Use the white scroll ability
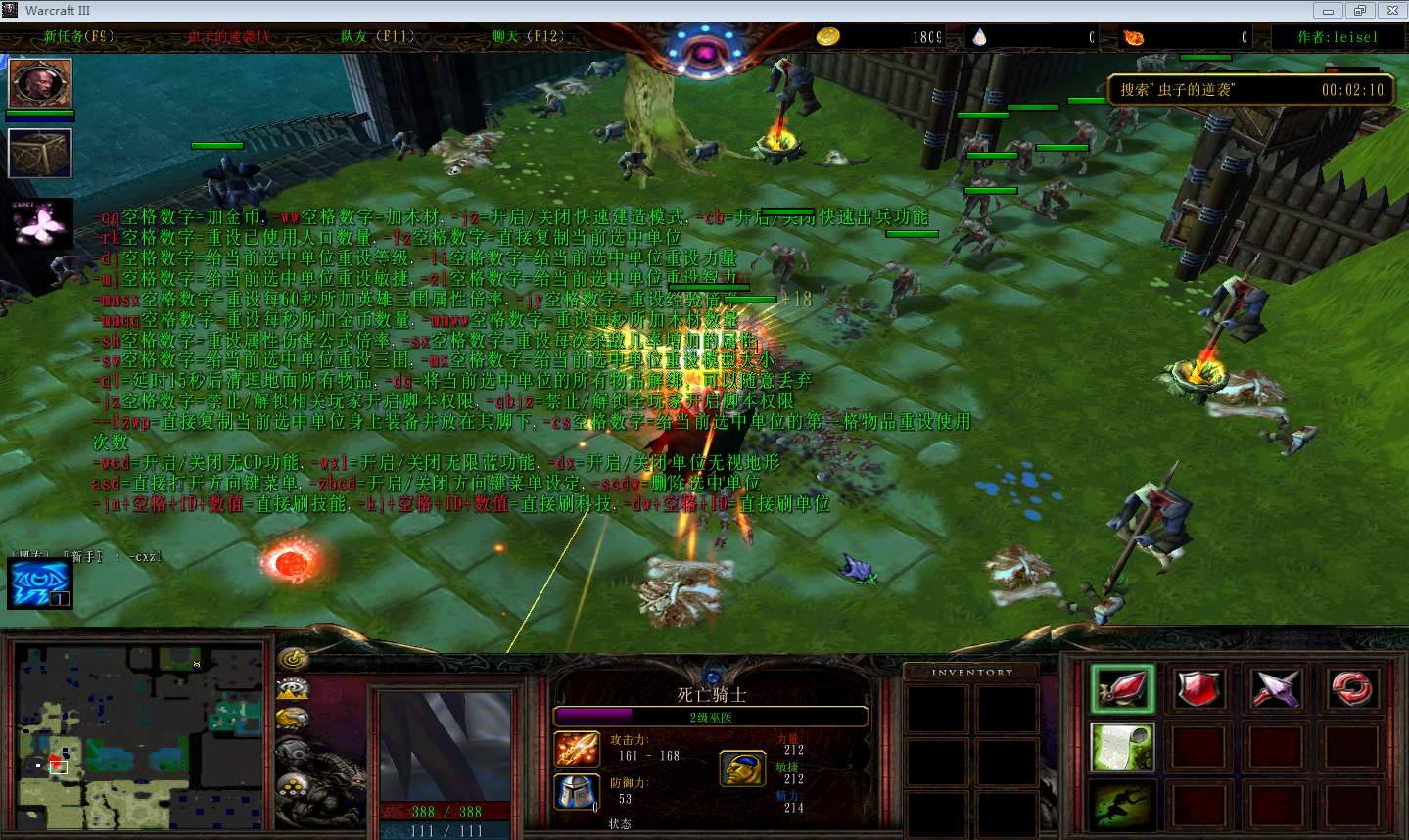Screen dimensions: 1409x840 pyautogui.click(x=1122, y=748)
